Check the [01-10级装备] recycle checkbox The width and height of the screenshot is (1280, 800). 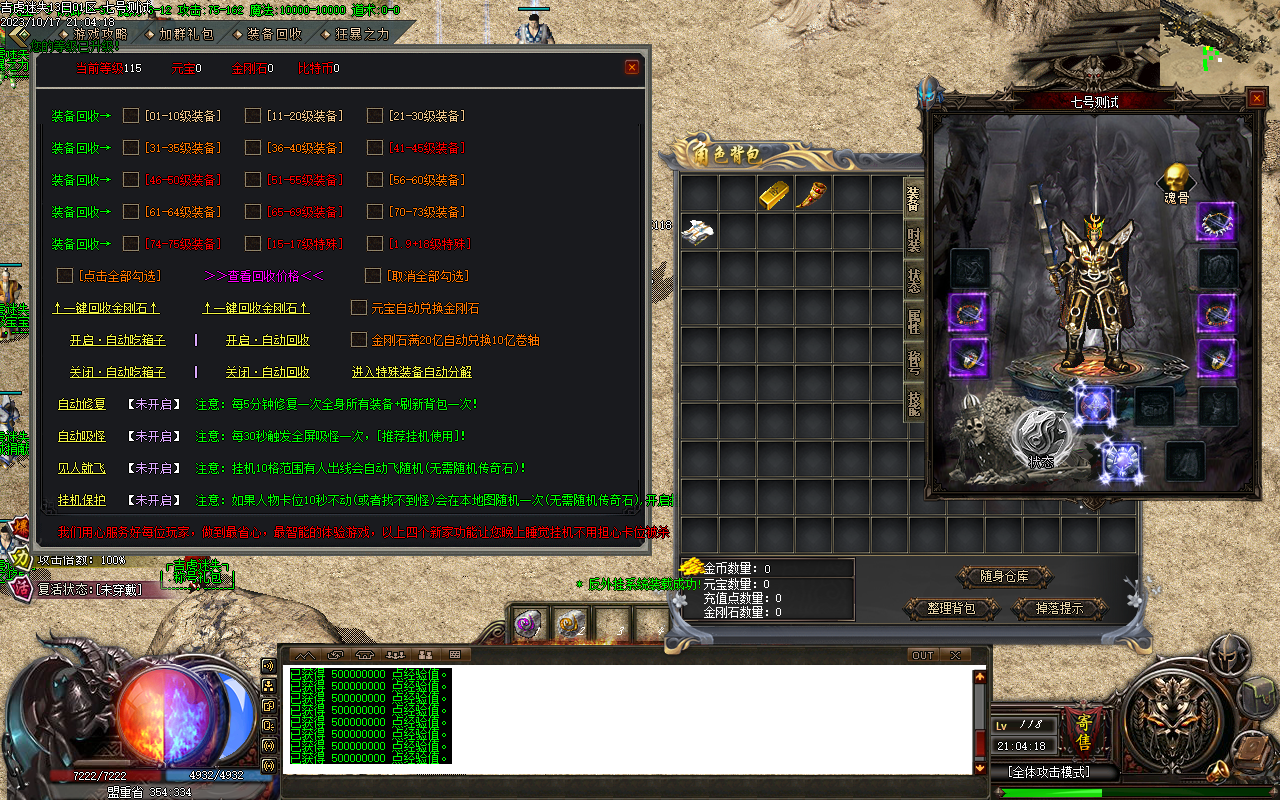pos(130,115)
